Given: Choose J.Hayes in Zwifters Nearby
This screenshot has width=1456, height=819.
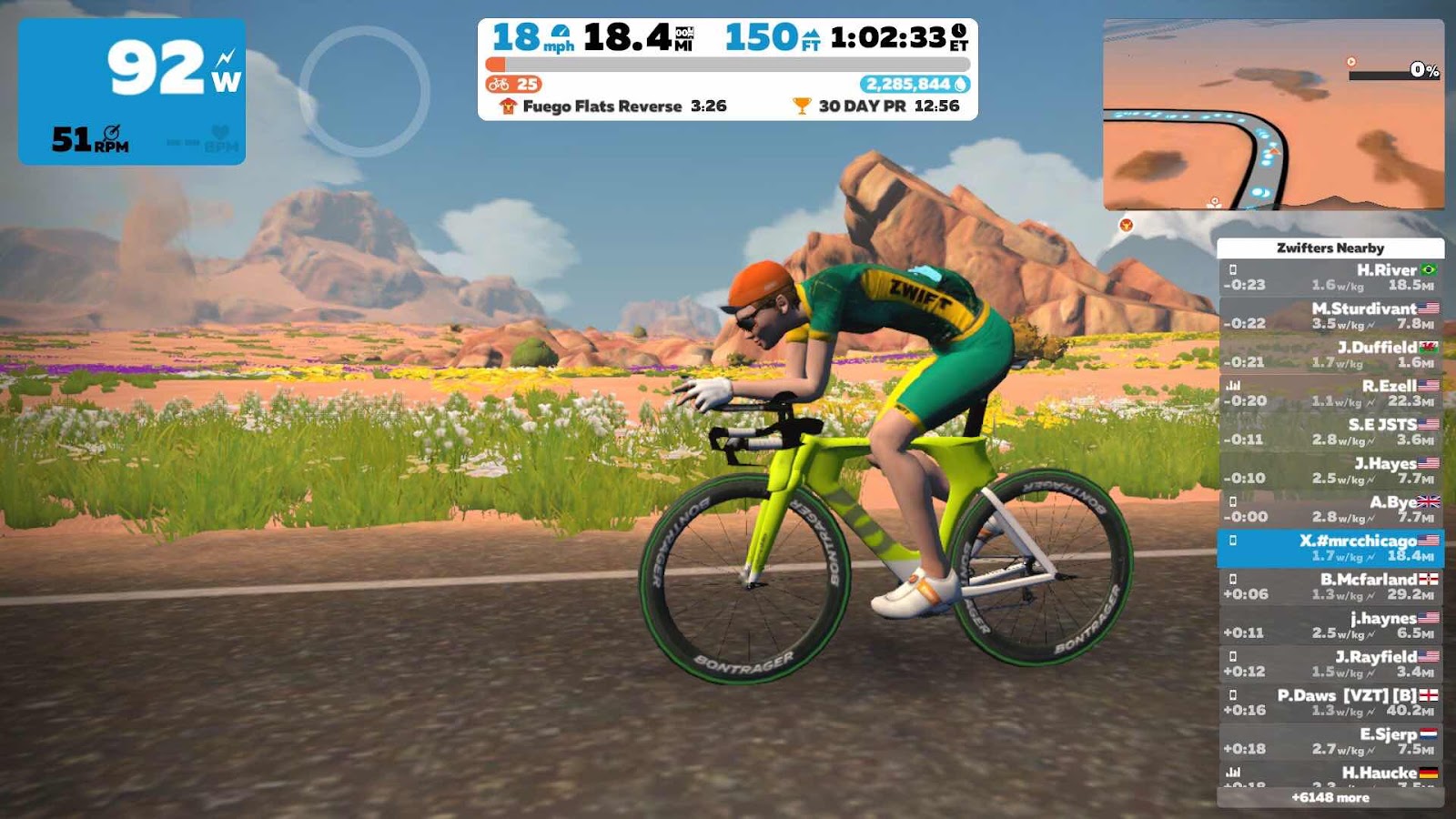Looking at the screenshot, I should coord(1330,470).
